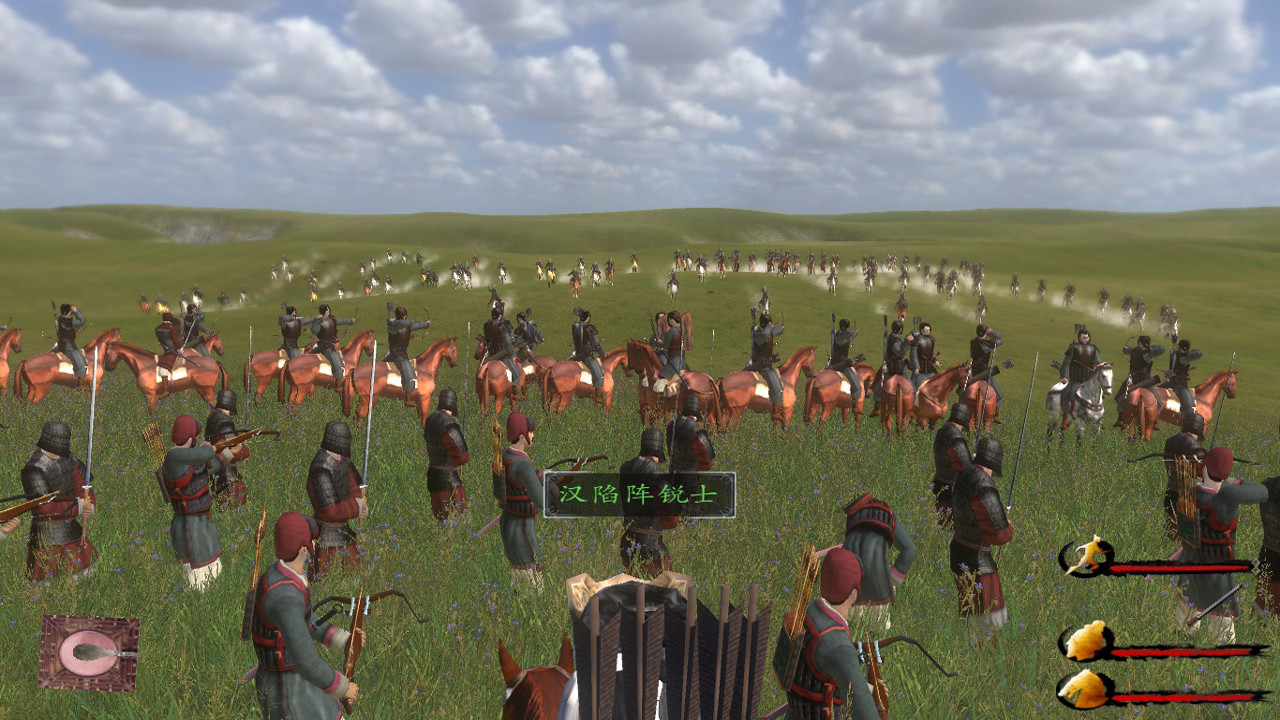Click the horse head stamina icon

tap(1086, 691)
